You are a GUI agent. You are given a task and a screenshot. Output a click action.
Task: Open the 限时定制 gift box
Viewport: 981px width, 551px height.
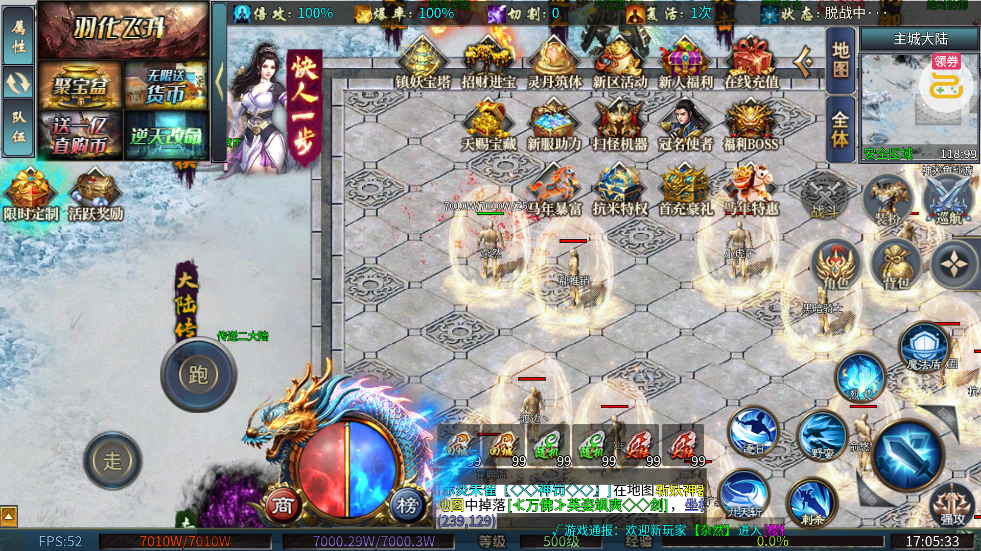coord(30,193)
